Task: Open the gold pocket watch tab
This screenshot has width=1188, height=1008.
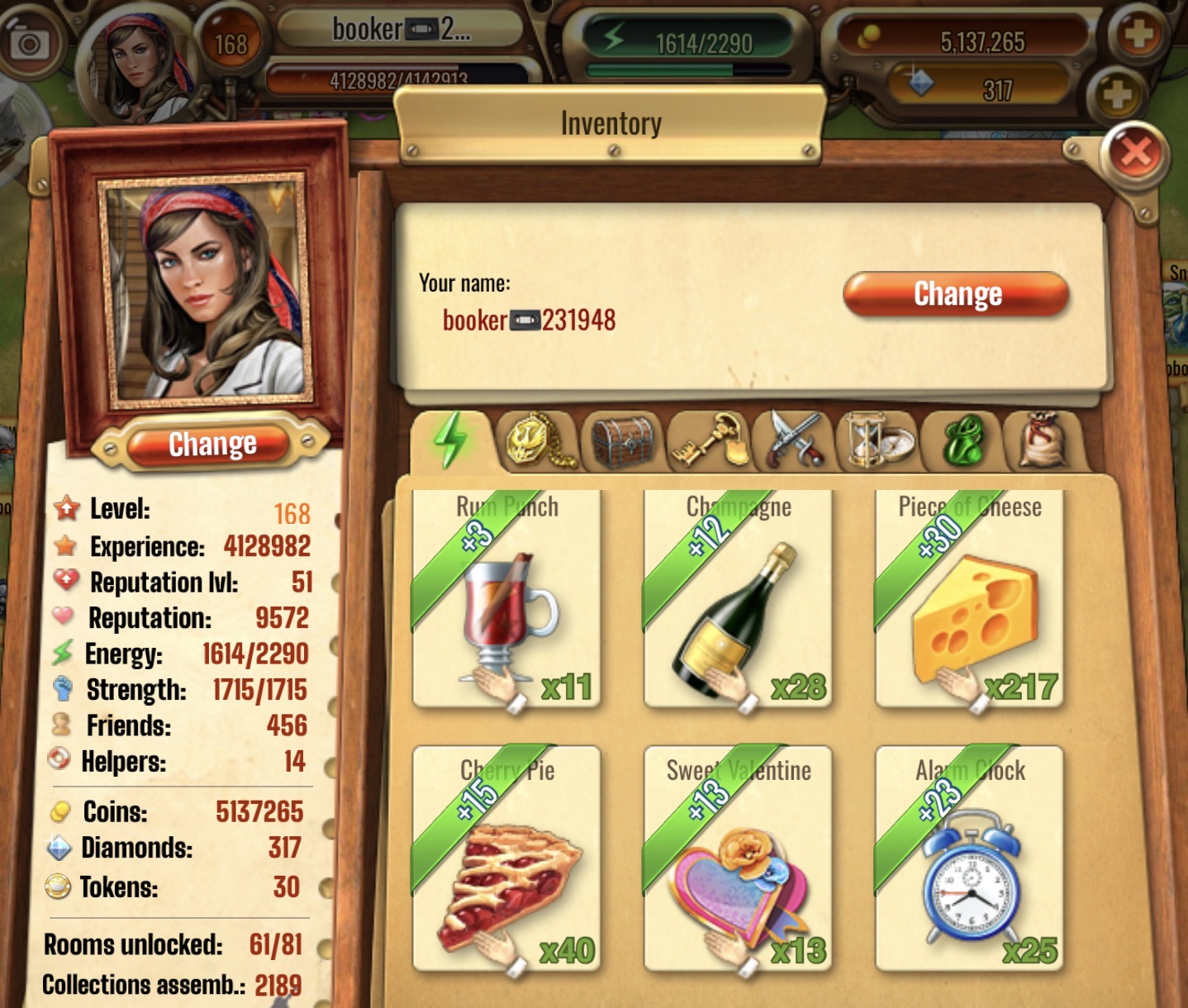Action: 538,440
